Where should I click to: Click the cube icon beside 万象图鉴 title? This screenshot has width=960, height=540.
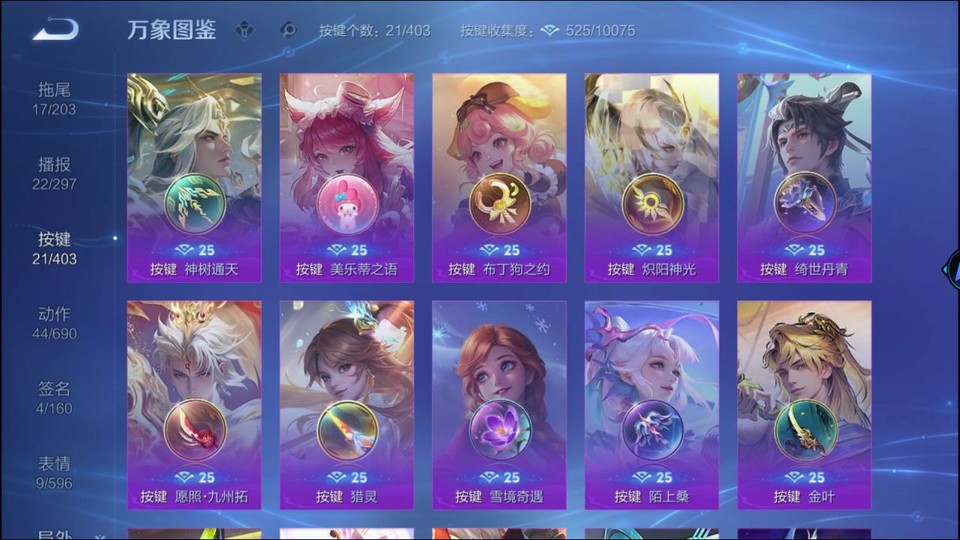(245, 30)
